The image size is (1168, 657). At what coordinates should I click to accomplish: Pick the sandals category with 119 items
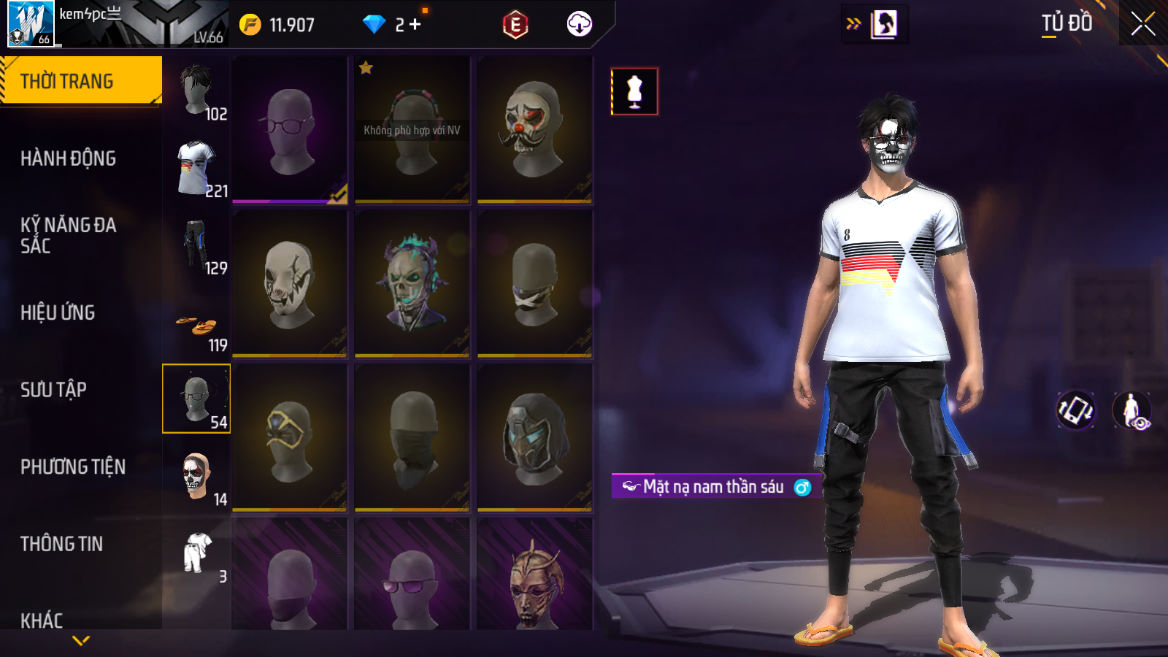point(197,322)
